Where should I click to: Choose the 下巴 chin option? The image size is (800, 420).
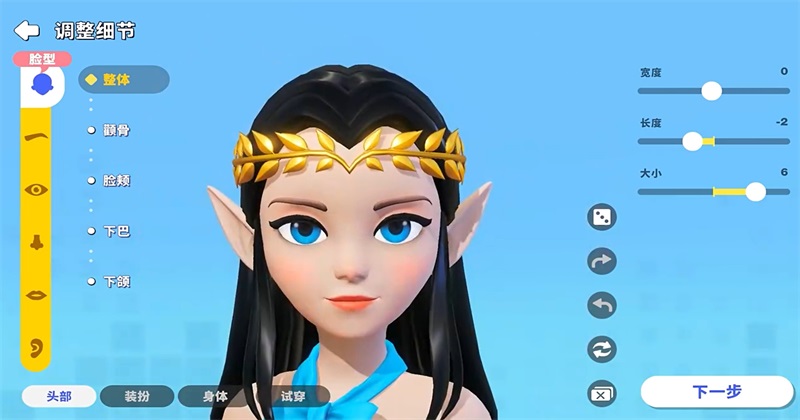(116, 231)
